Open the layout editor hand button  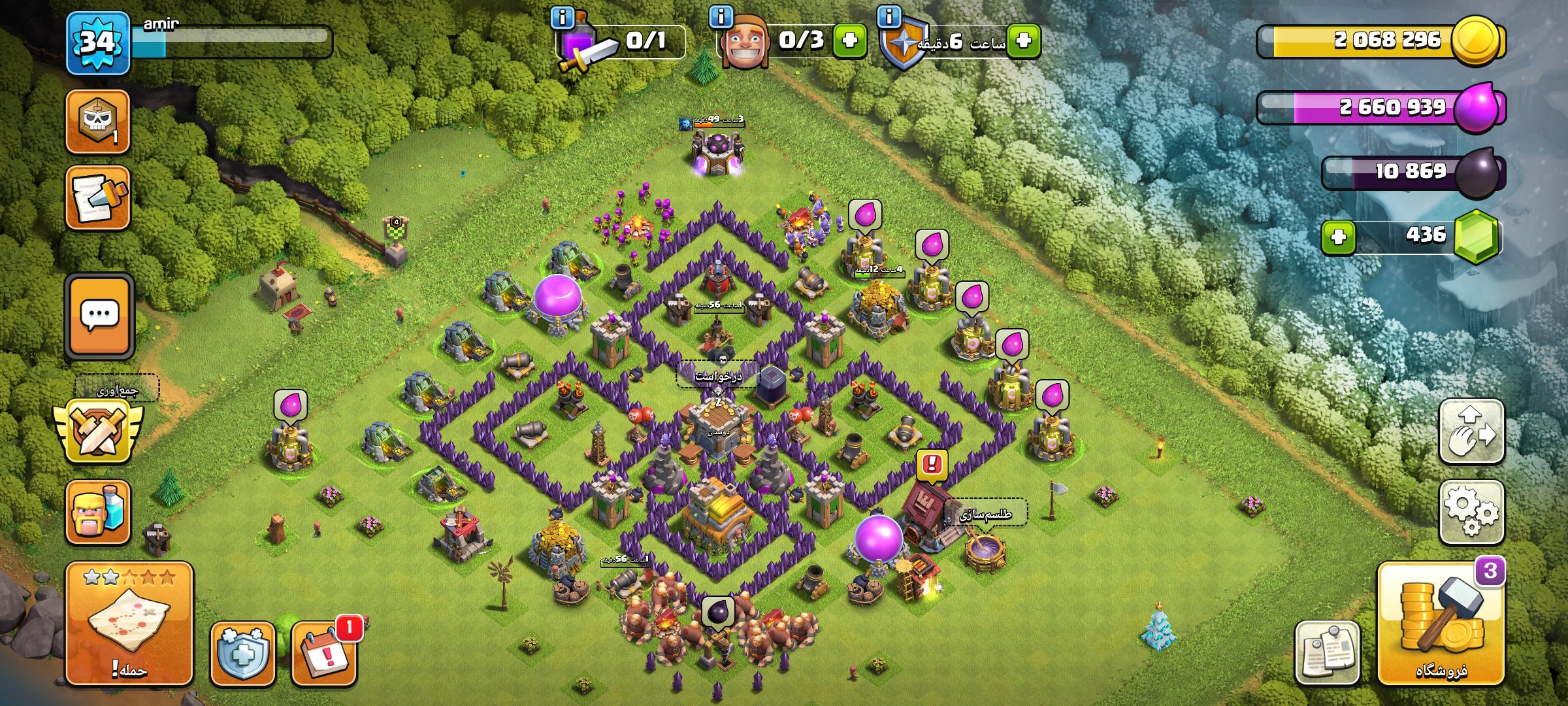(x=1471, y=431)
